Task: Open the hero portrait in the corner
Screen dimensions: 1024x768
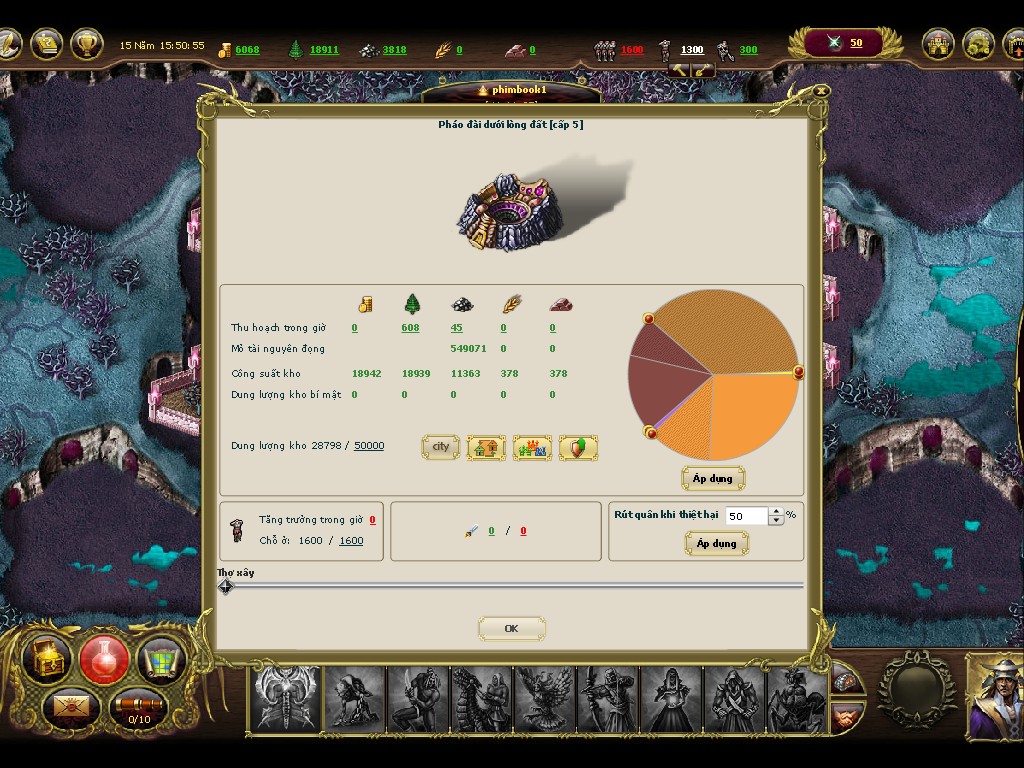Action: (994, 697)
